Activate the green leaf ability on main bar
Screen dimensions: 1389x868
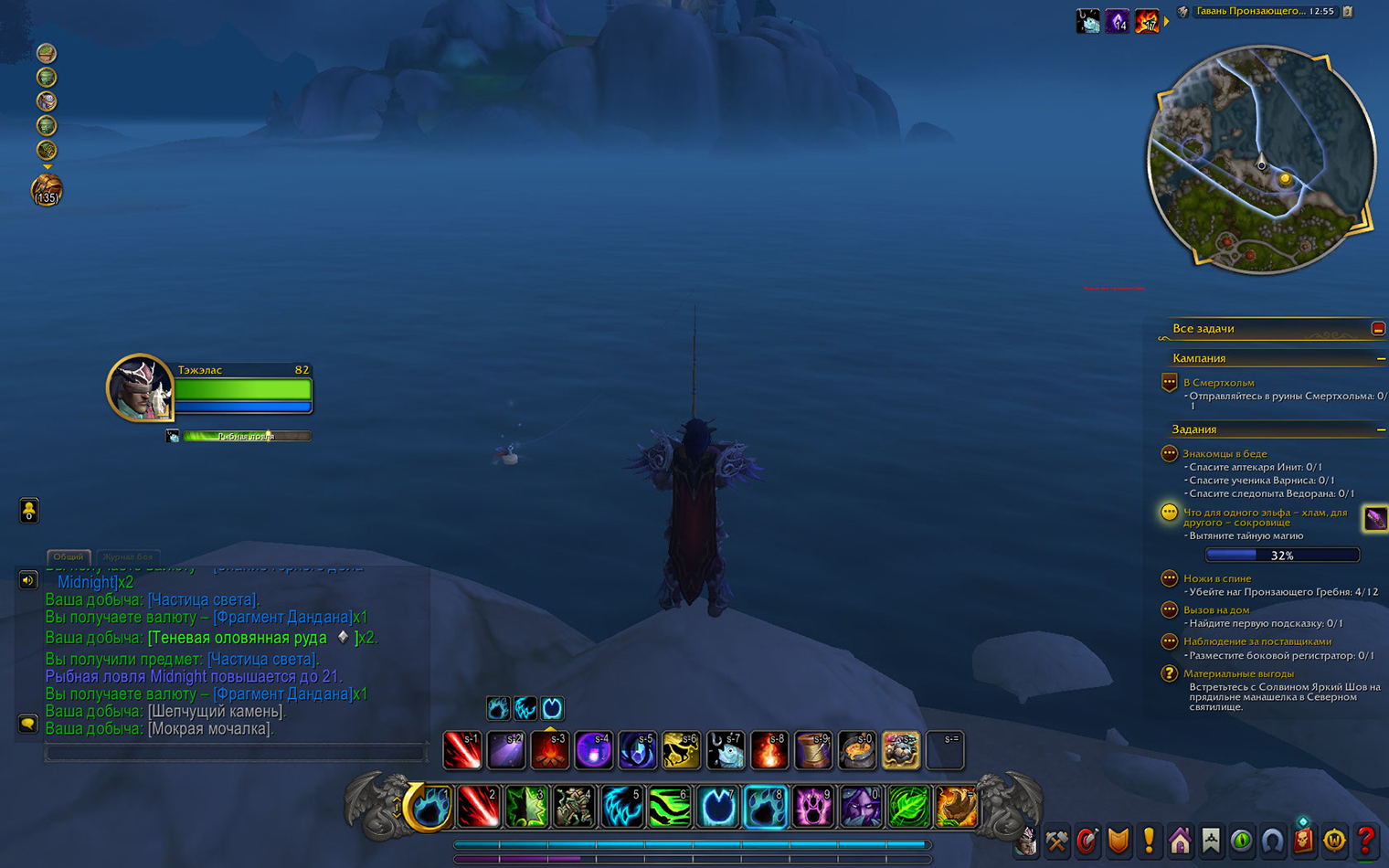coord(907,808)
